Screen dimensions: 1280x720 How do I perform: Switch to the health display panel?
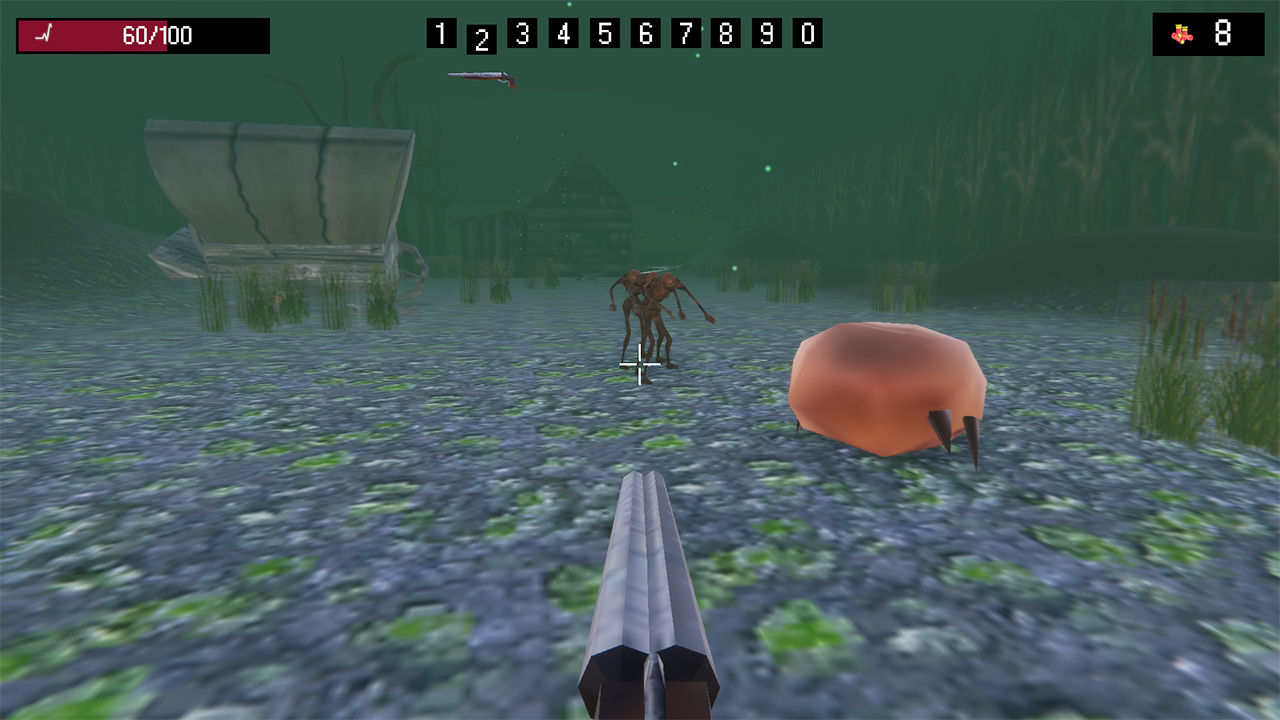click(142, 35)
